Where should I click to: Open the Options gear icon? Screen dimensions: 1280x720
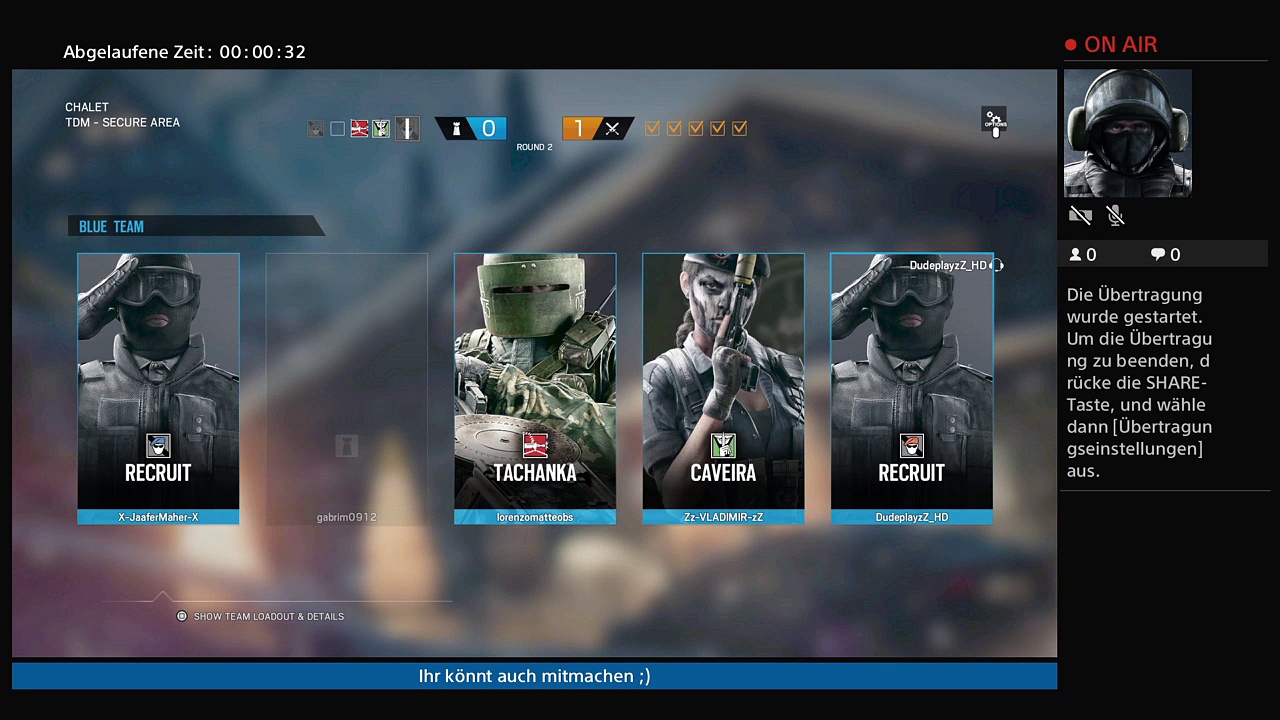point(994,122)
